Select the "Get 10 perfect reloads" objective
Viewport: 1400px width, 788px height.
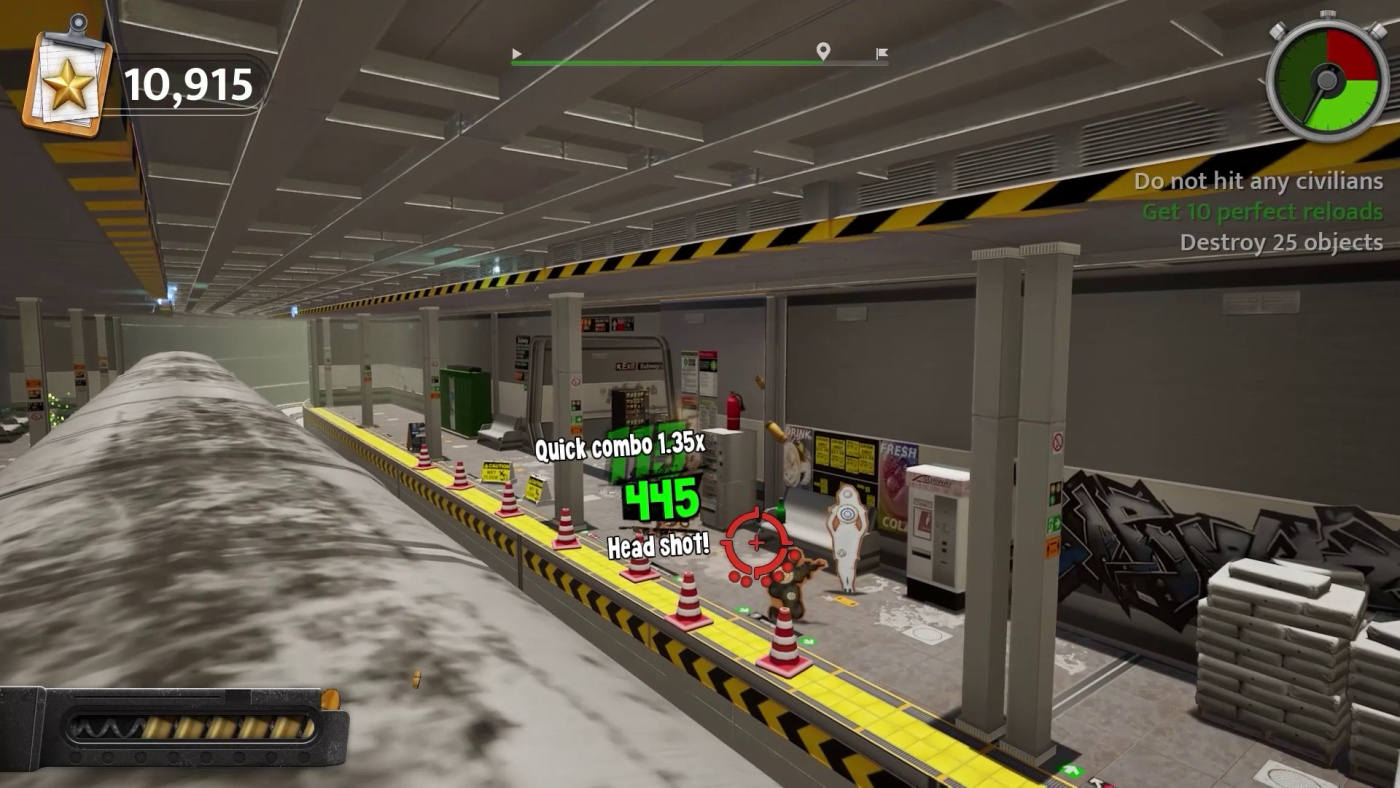1262,212
